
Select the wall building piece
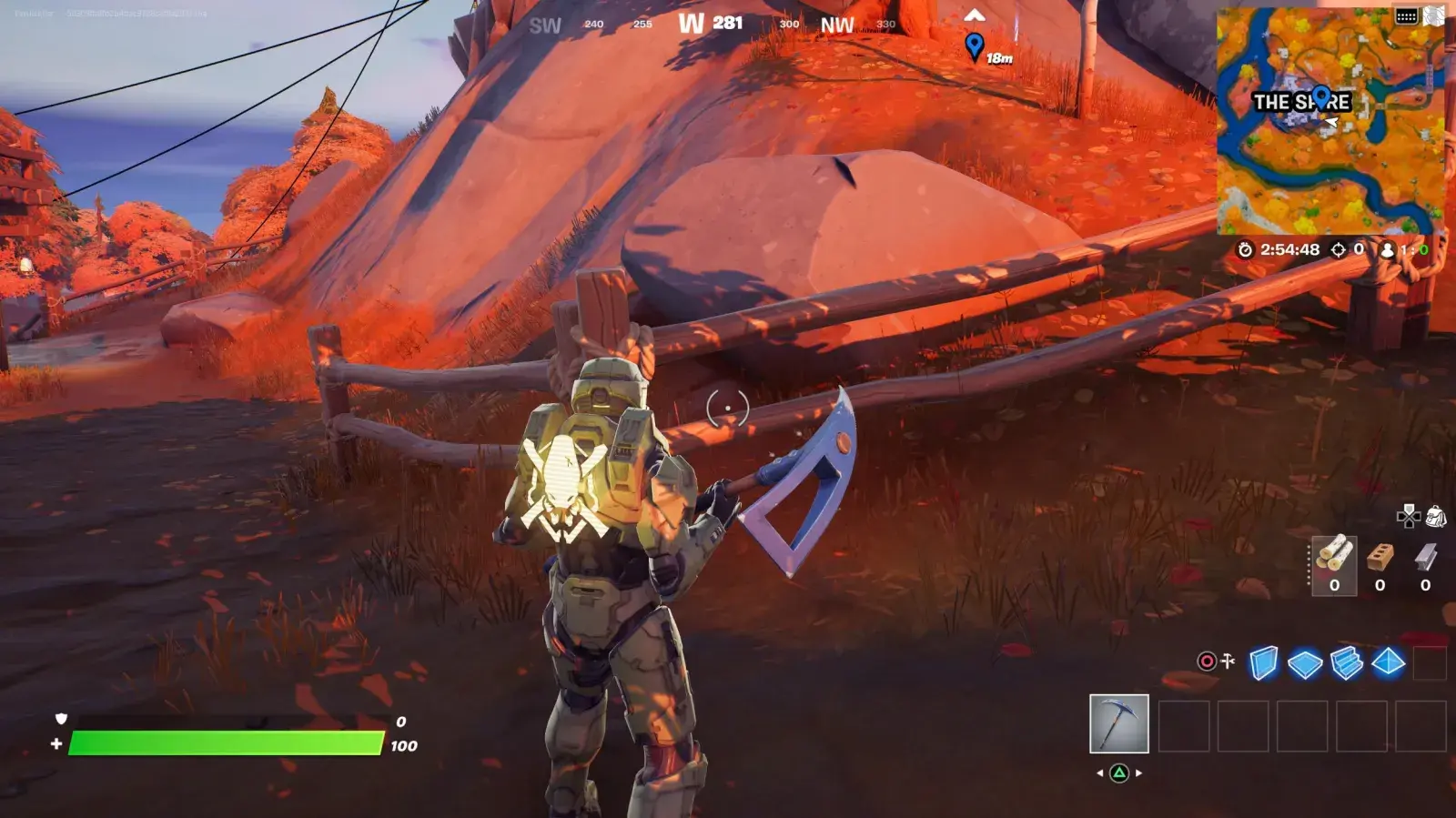(x=1263, y=663)
